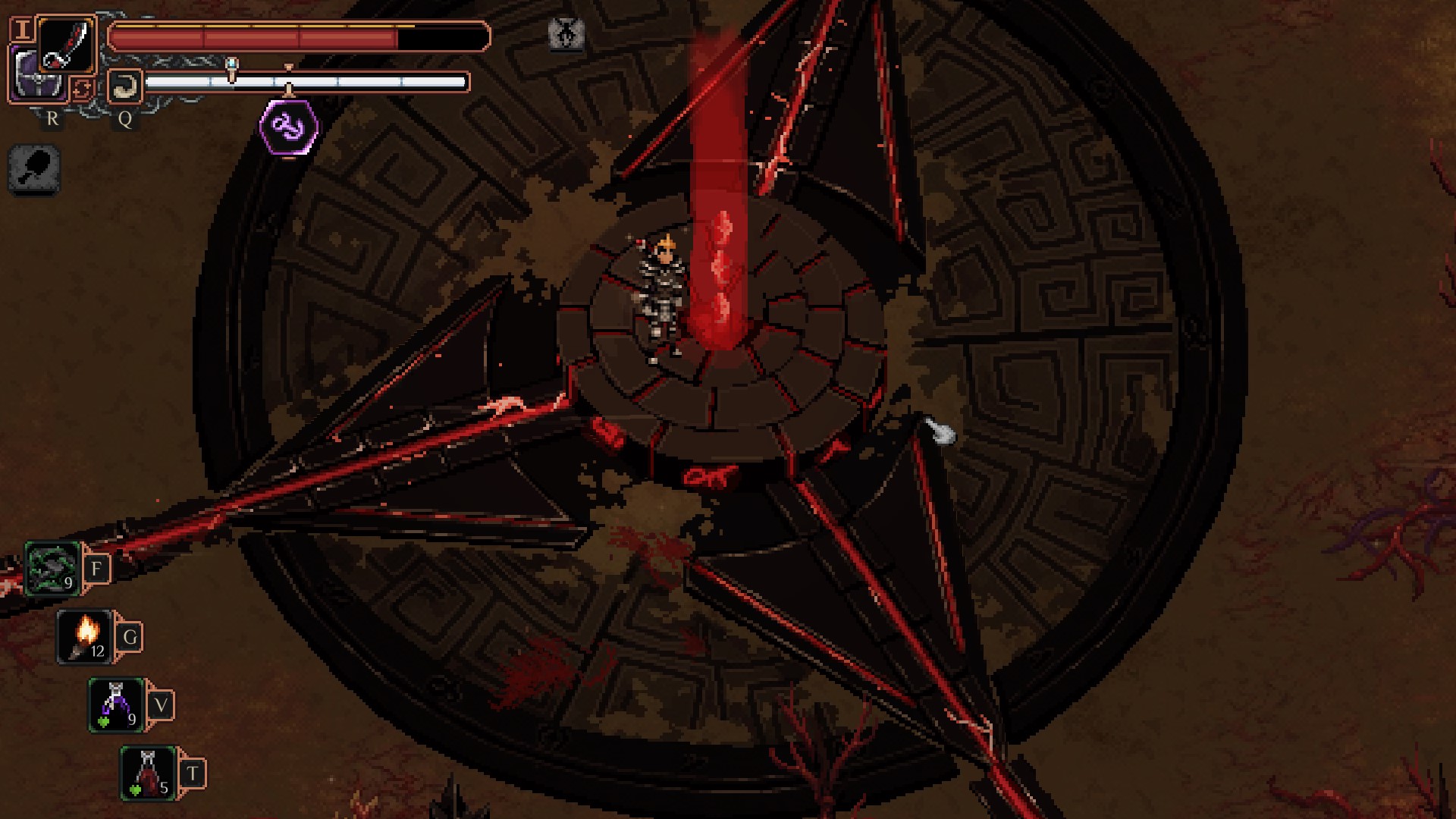The image size is (1456, 819).
Task: Click the stone insect rune icon
Action: (x=566, y=33)
